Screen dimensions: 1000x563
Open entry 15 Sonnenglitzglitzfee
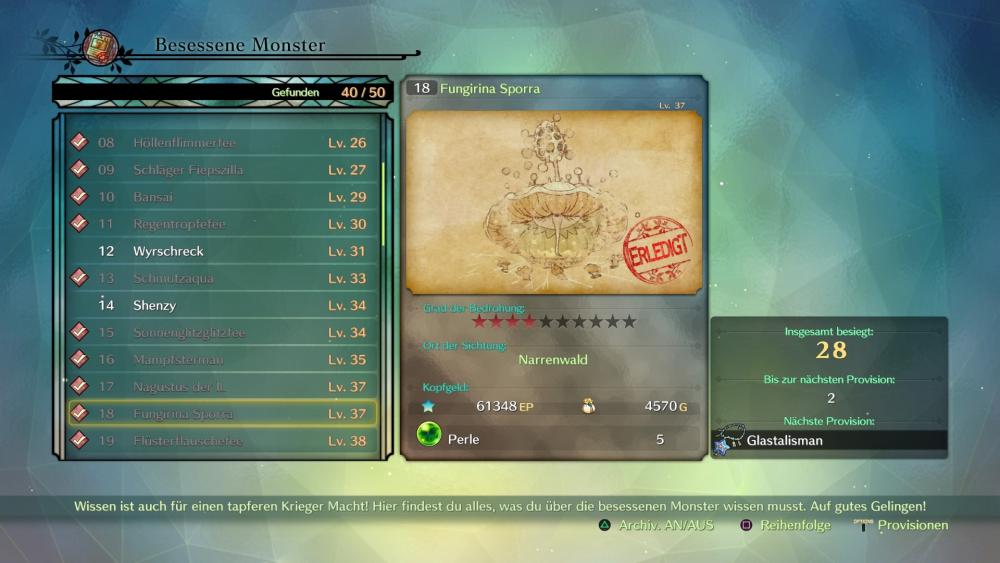(x=222, y=332)
